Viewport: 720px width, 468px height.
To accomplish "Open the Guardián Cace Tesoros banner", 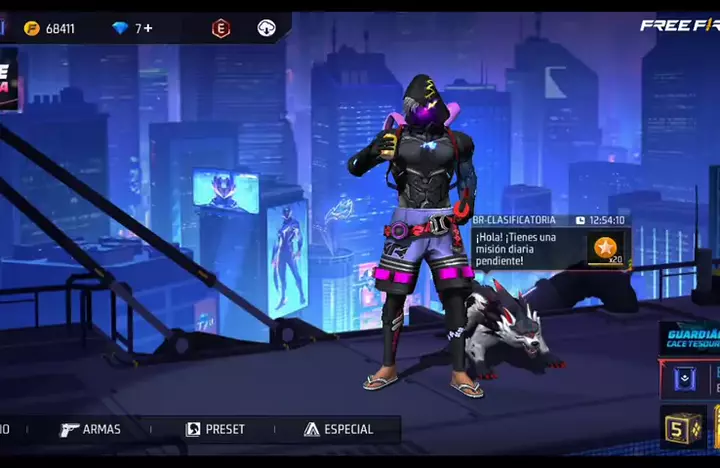I will click(x=691, y=337).
